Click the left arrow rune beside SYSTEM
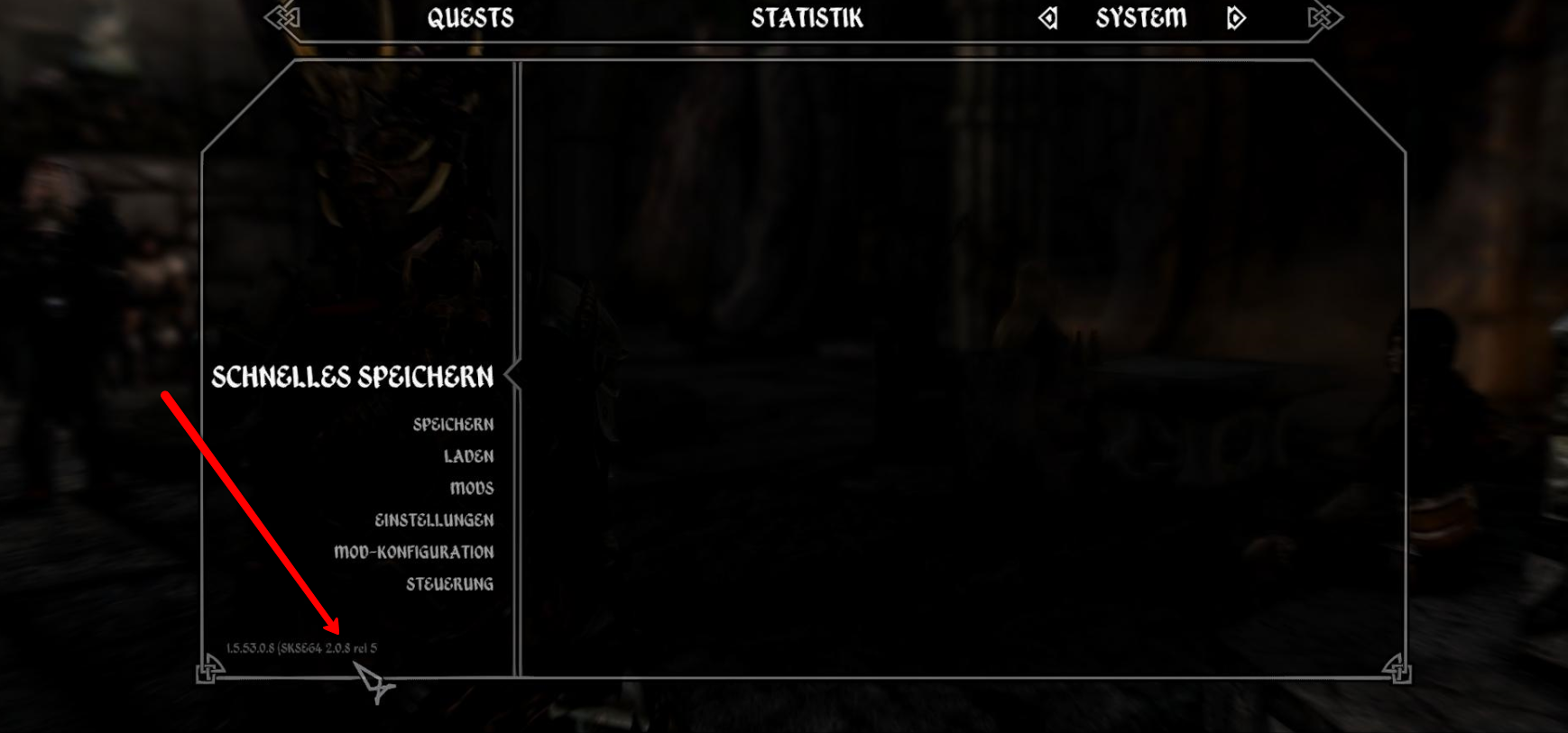The width and height of the screenshot is (1568, 733). point(1047,17)
